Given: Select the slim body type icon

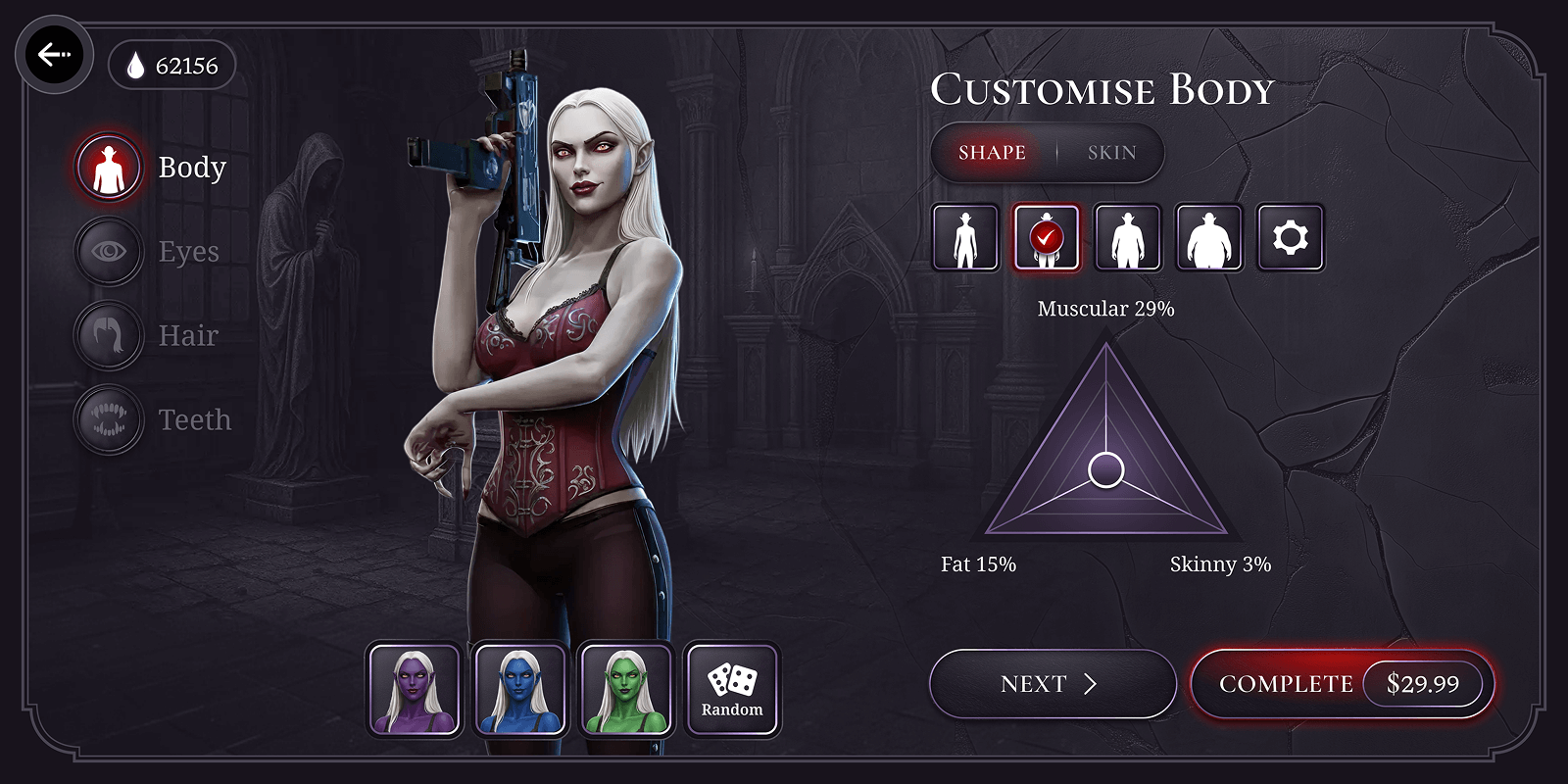Looking at the screenshot, I should [x=965, y=237].
